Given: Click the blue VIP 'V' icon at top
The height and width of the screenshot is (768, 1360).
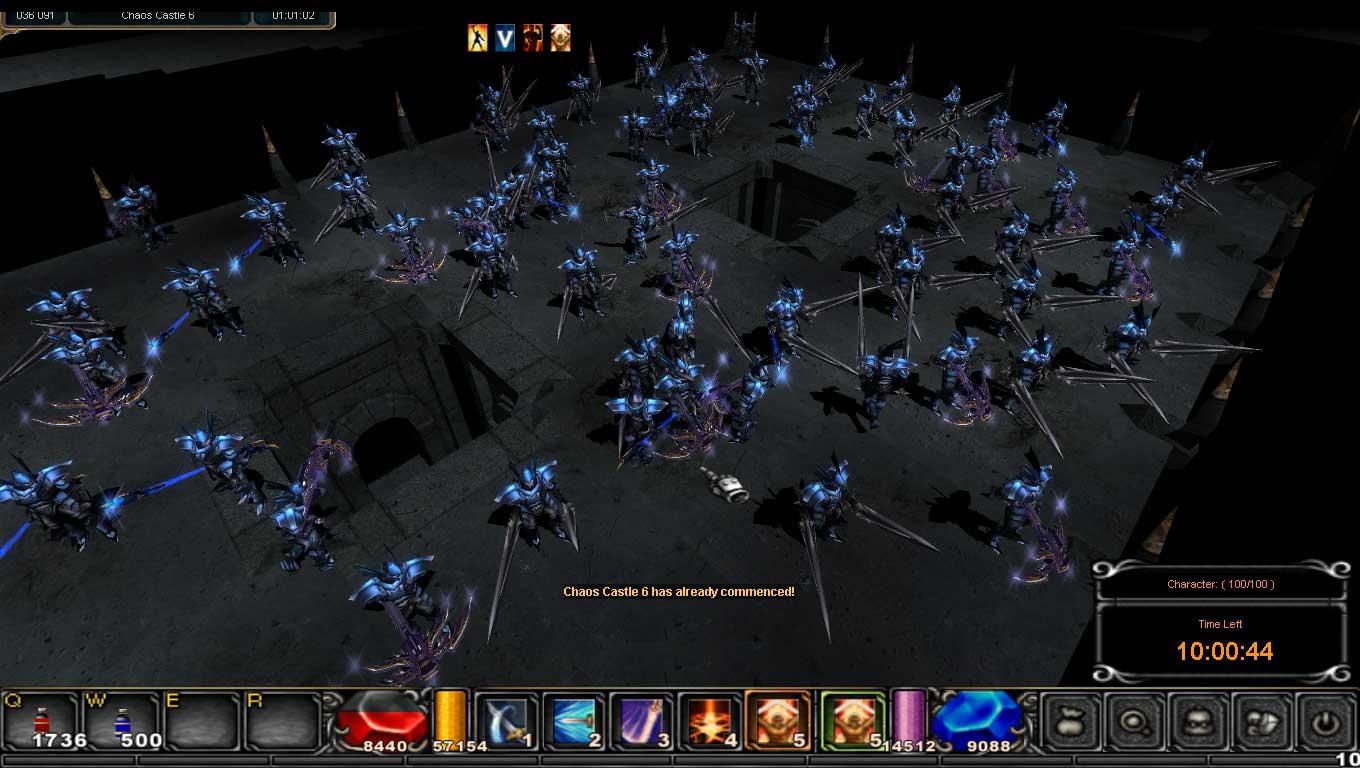Looking at the screenshot, I should (x=506, y=37).
